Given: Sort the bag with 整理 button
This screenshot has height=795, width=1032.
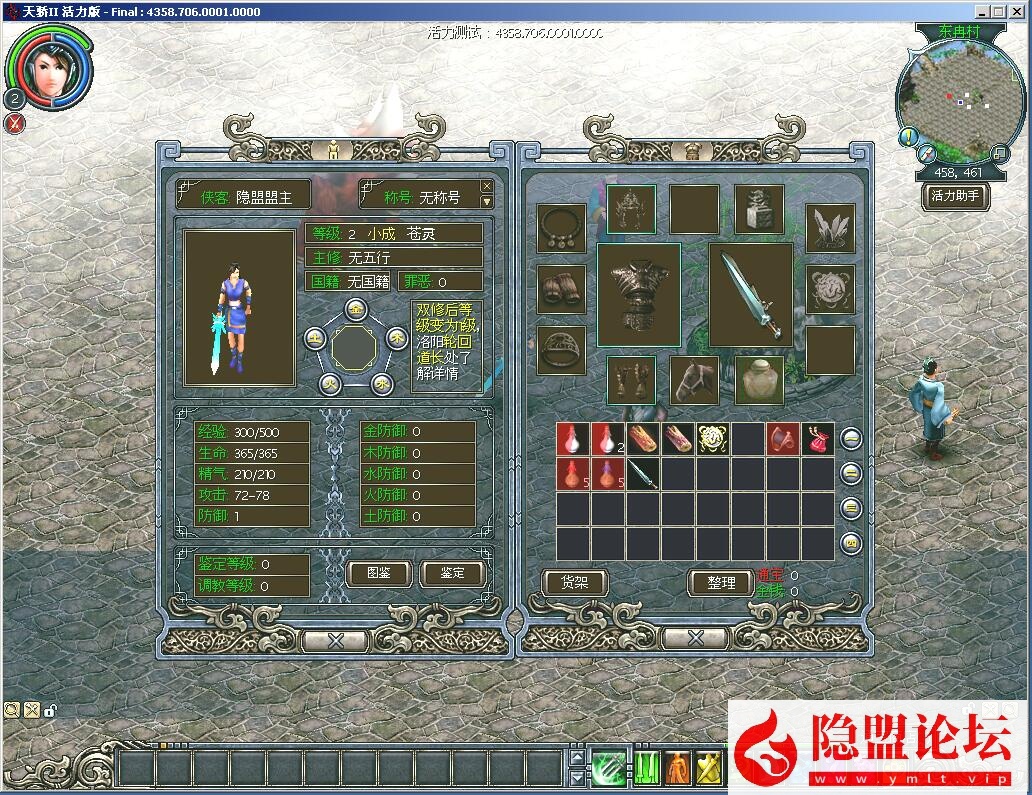Looking at the screenshot, I should 721,583.
